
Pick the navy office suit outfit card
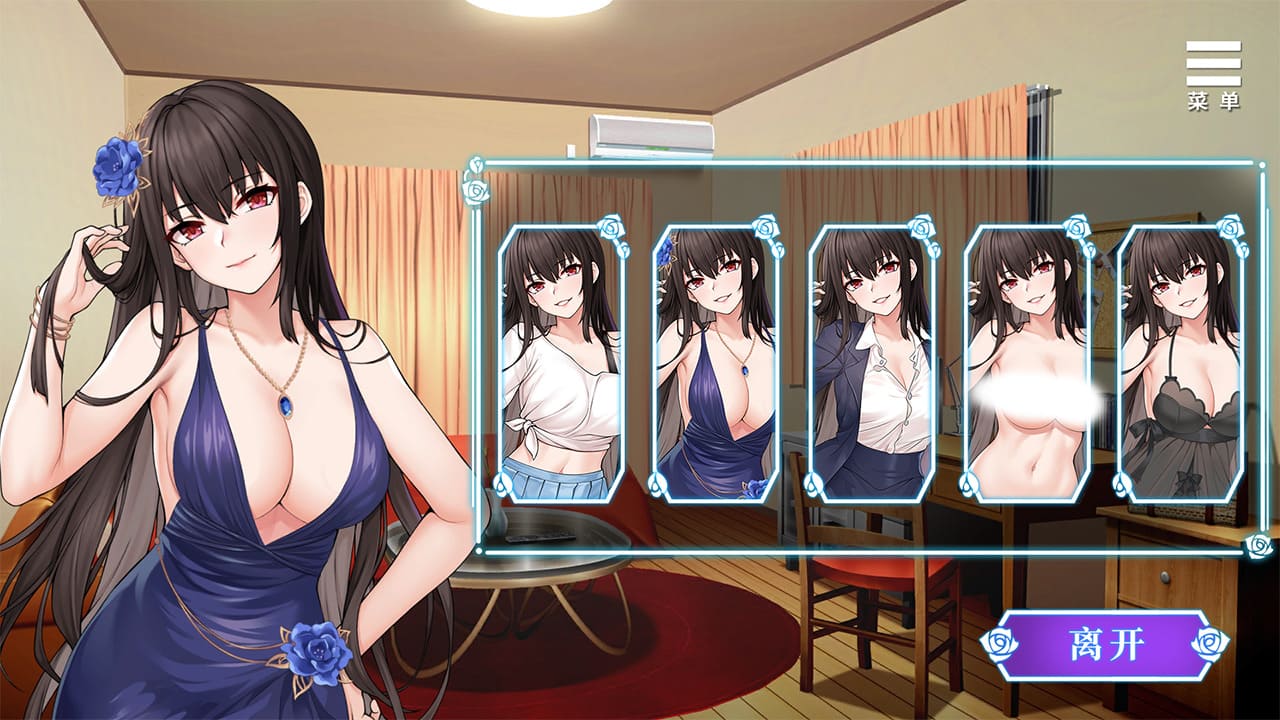(x=871, y=363)
